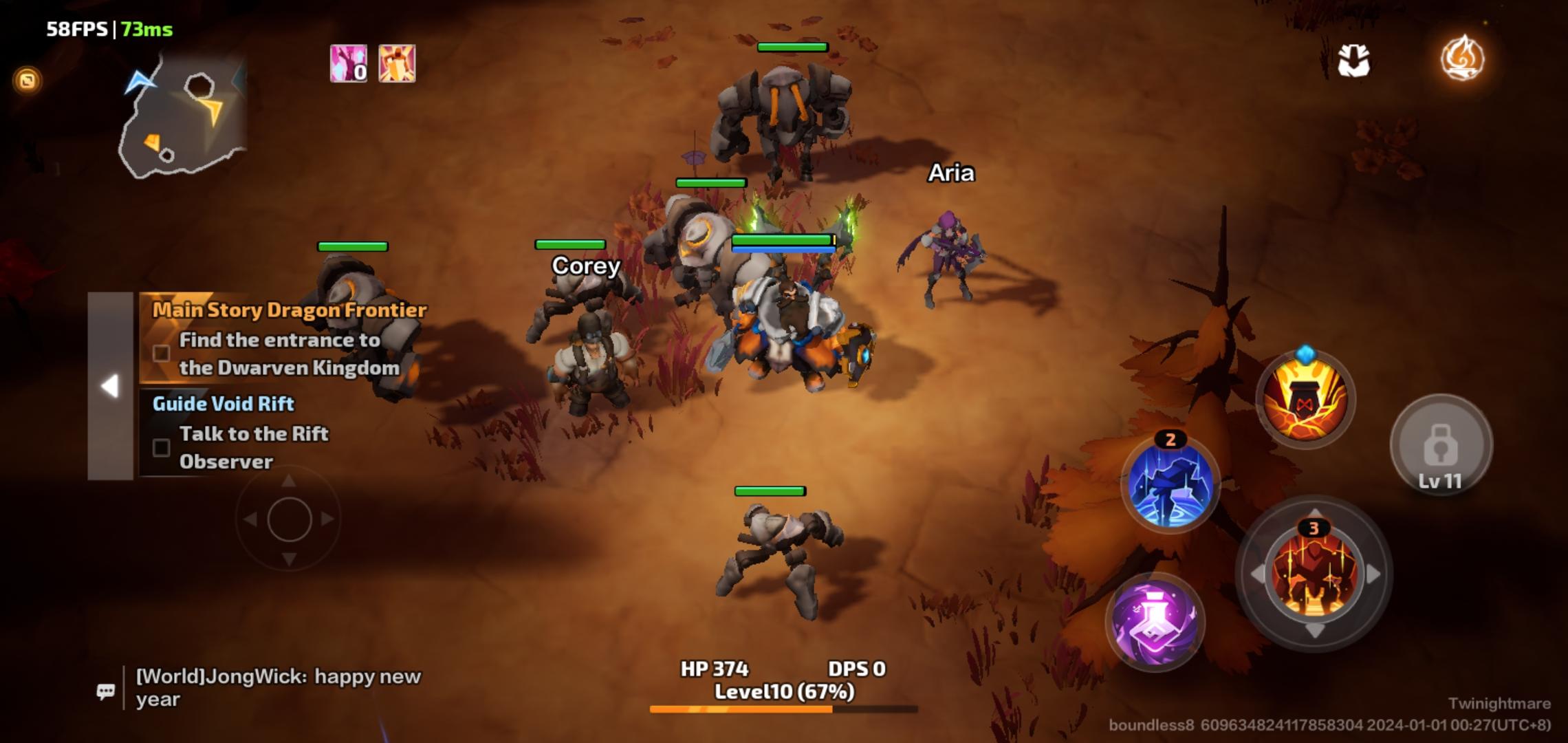Select the orange figure buff icon
Image resolution: width=1568 pixels, height=743 pixels.
coord(397,63)
